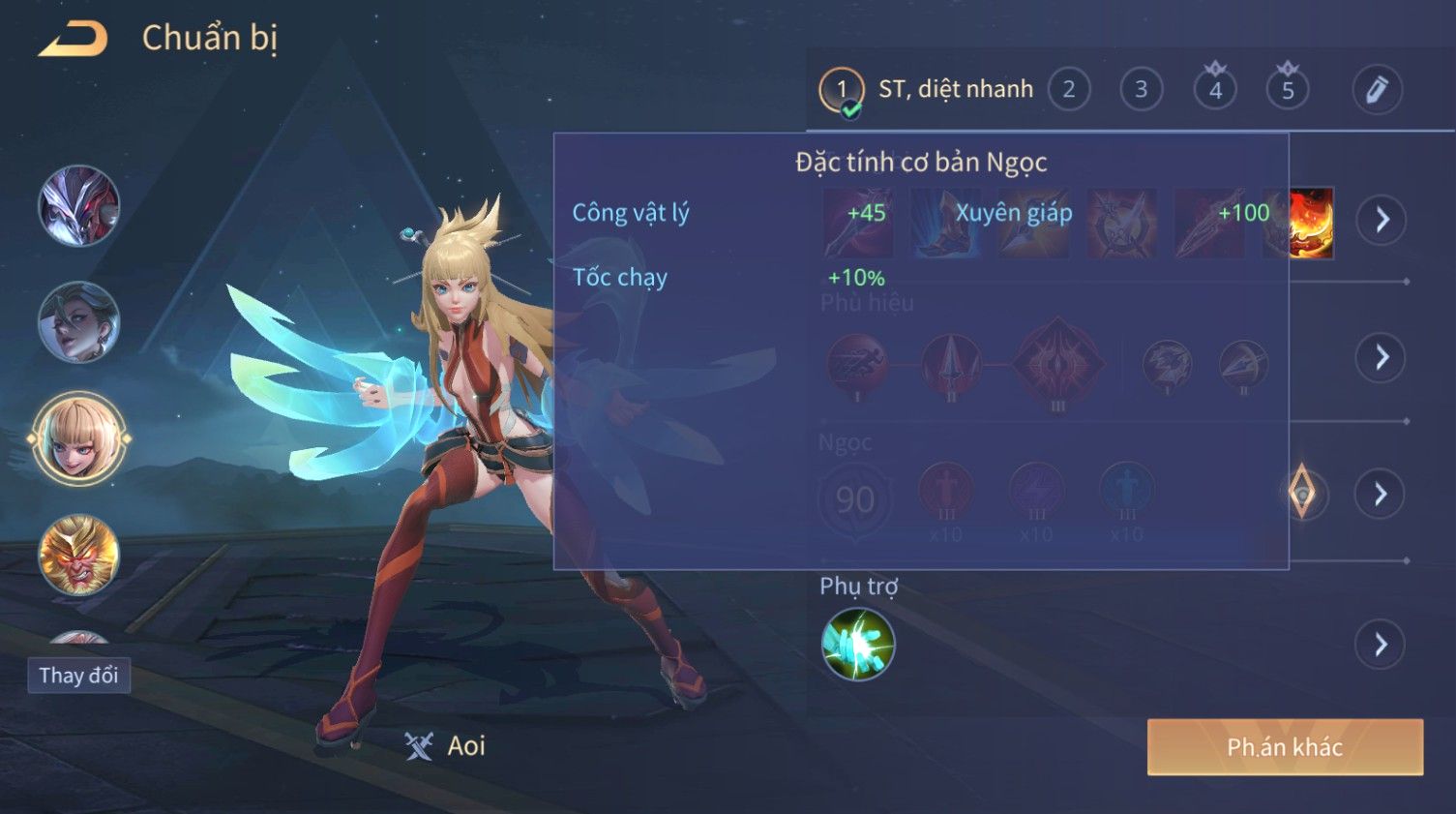The image size is (1456, 814).
Task: Open the Ngọc section arrow
Action: (1381, 495)
